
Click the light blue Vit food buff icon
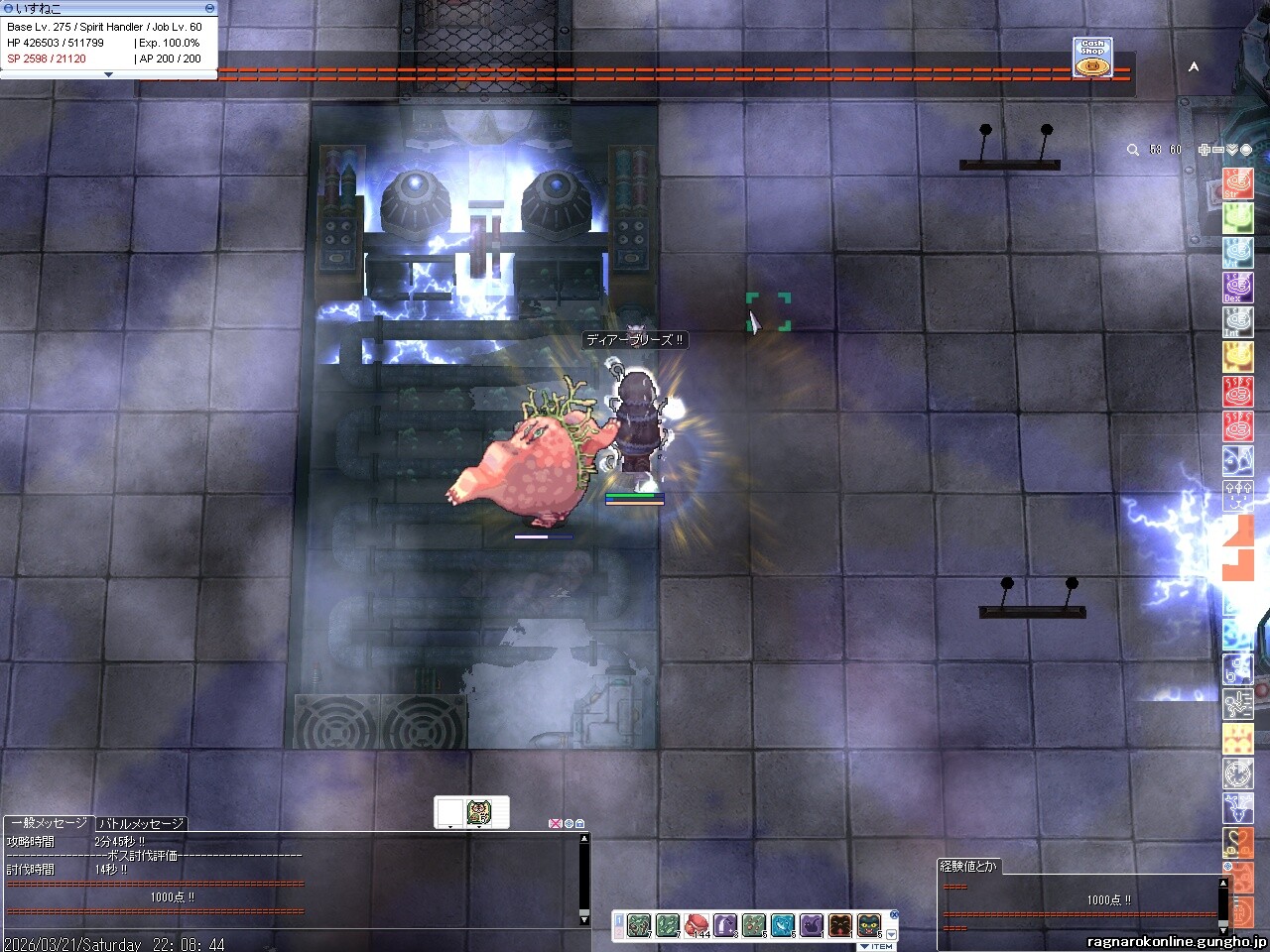pos(1237,253)
